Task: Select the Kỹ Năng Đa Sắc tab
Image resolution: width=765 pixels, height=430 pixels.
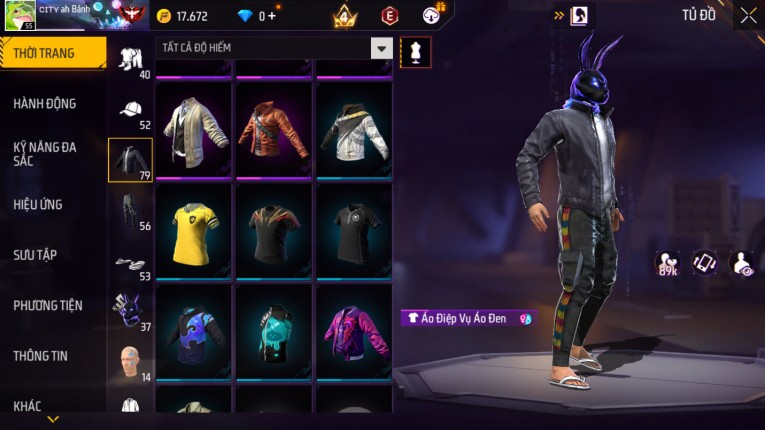Action: tap(45, 154)
